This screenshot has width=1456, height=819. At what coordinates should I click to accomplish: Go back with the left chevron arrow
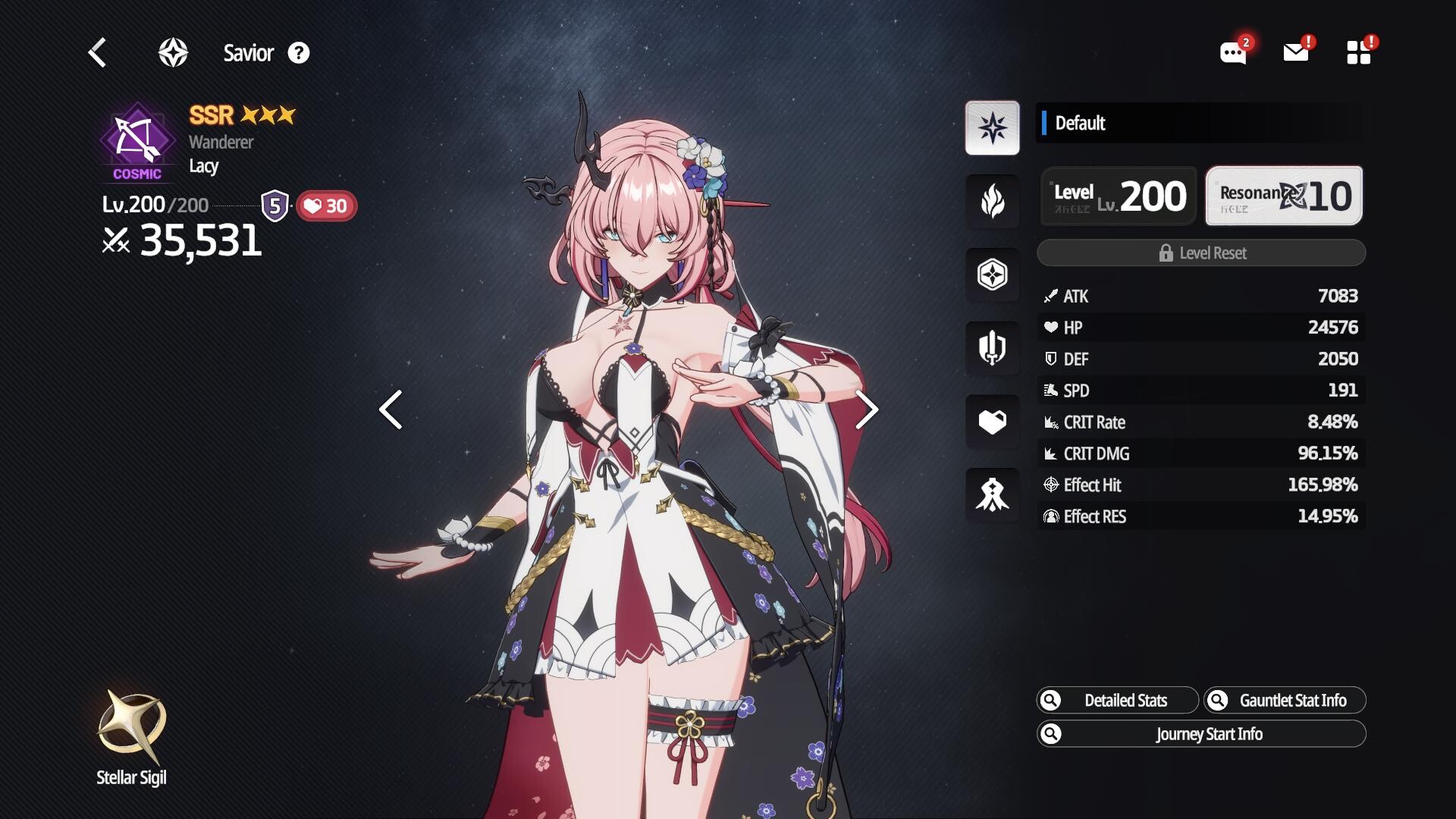pyautogui.click(x=96, y=52)
